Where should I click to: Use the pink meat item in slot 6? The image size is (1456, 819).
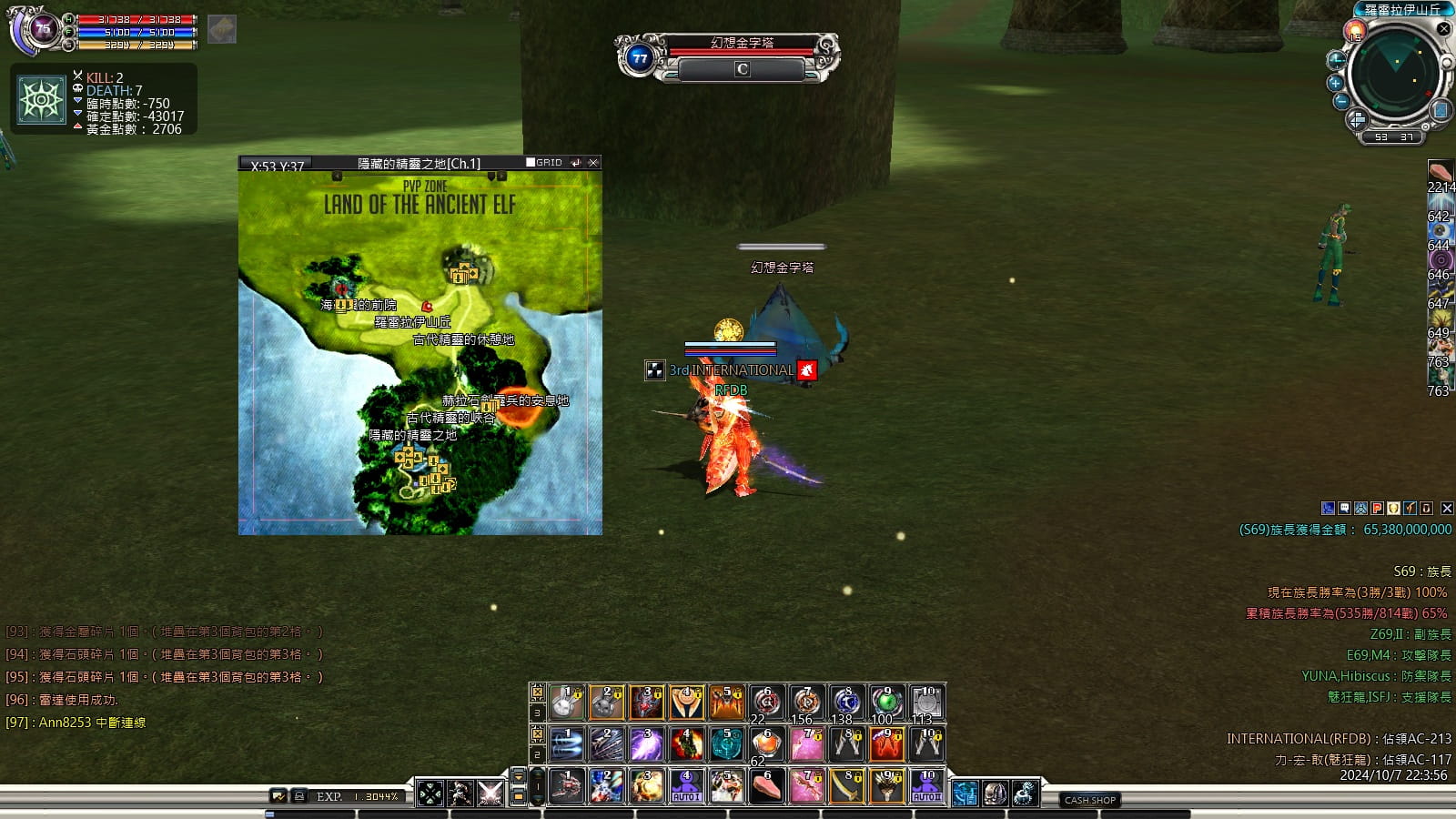[x=767, y=786]
